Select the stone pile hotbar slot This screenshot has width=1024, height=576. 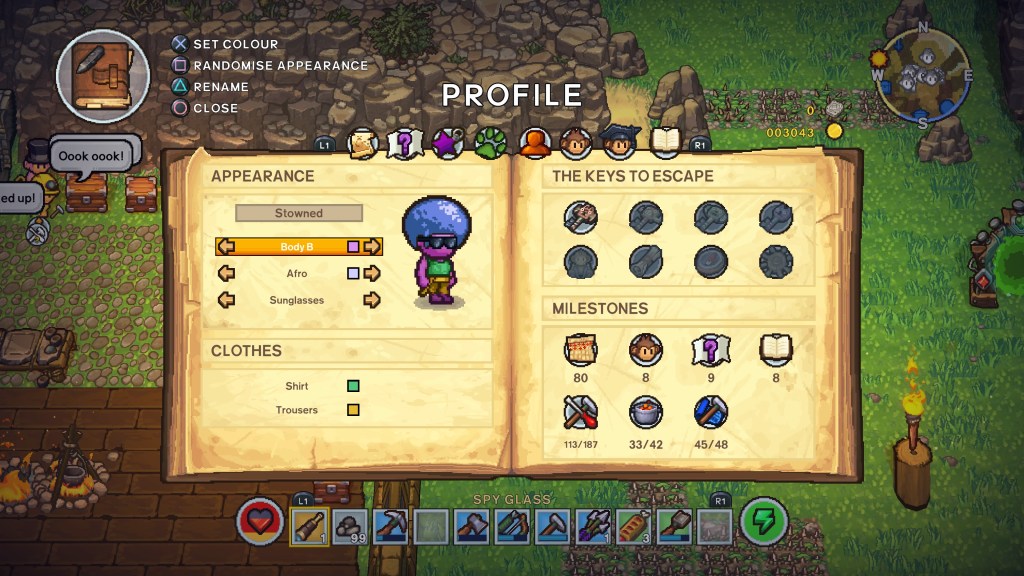(350, 525)
